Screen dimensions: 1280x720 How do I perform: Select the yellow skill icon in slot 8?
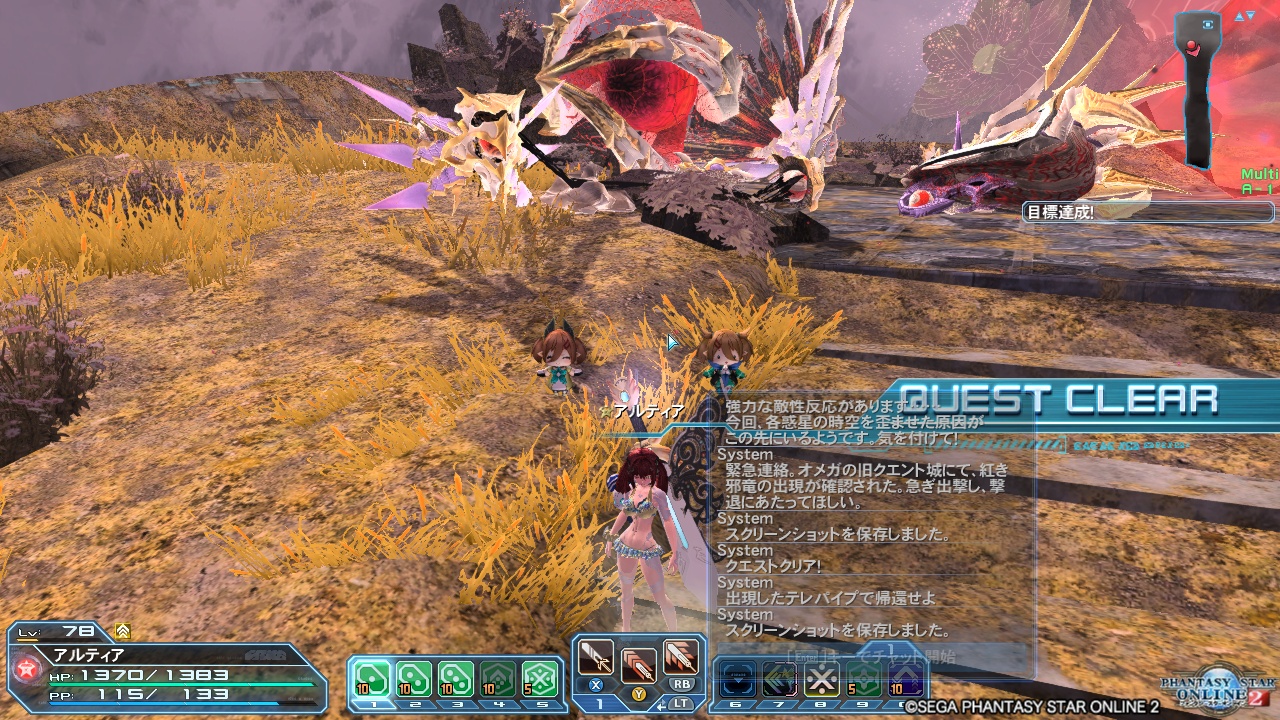pos(820,678)
